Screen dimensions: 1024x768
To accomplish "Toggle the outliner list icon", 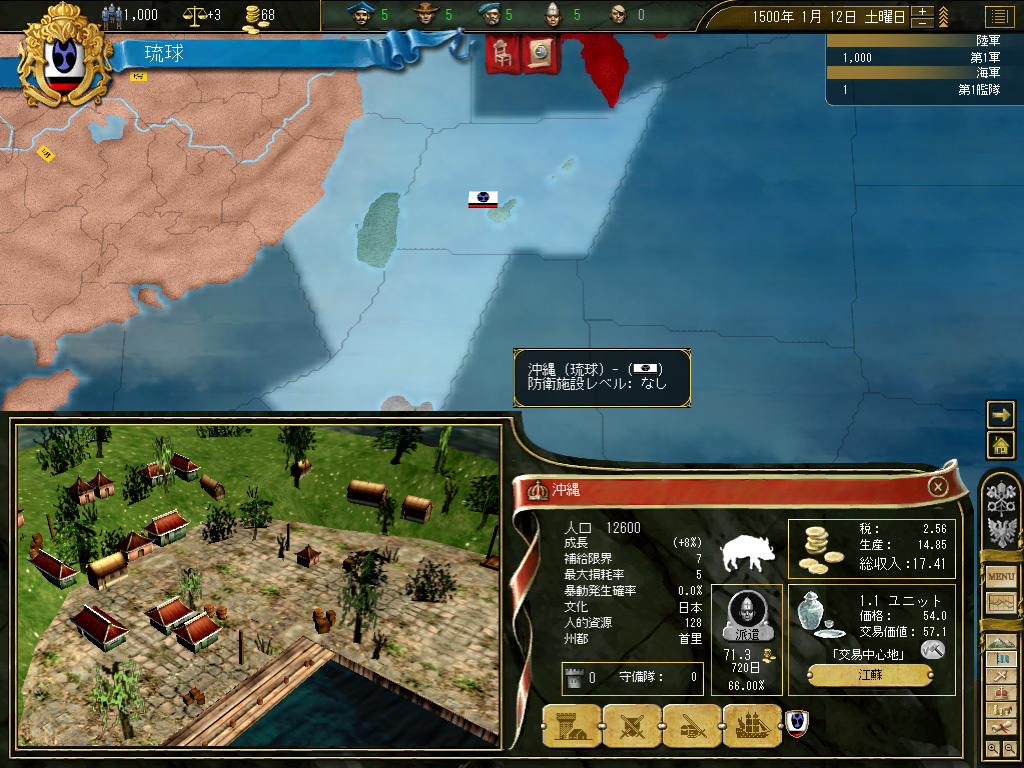I will coord(998,16).
